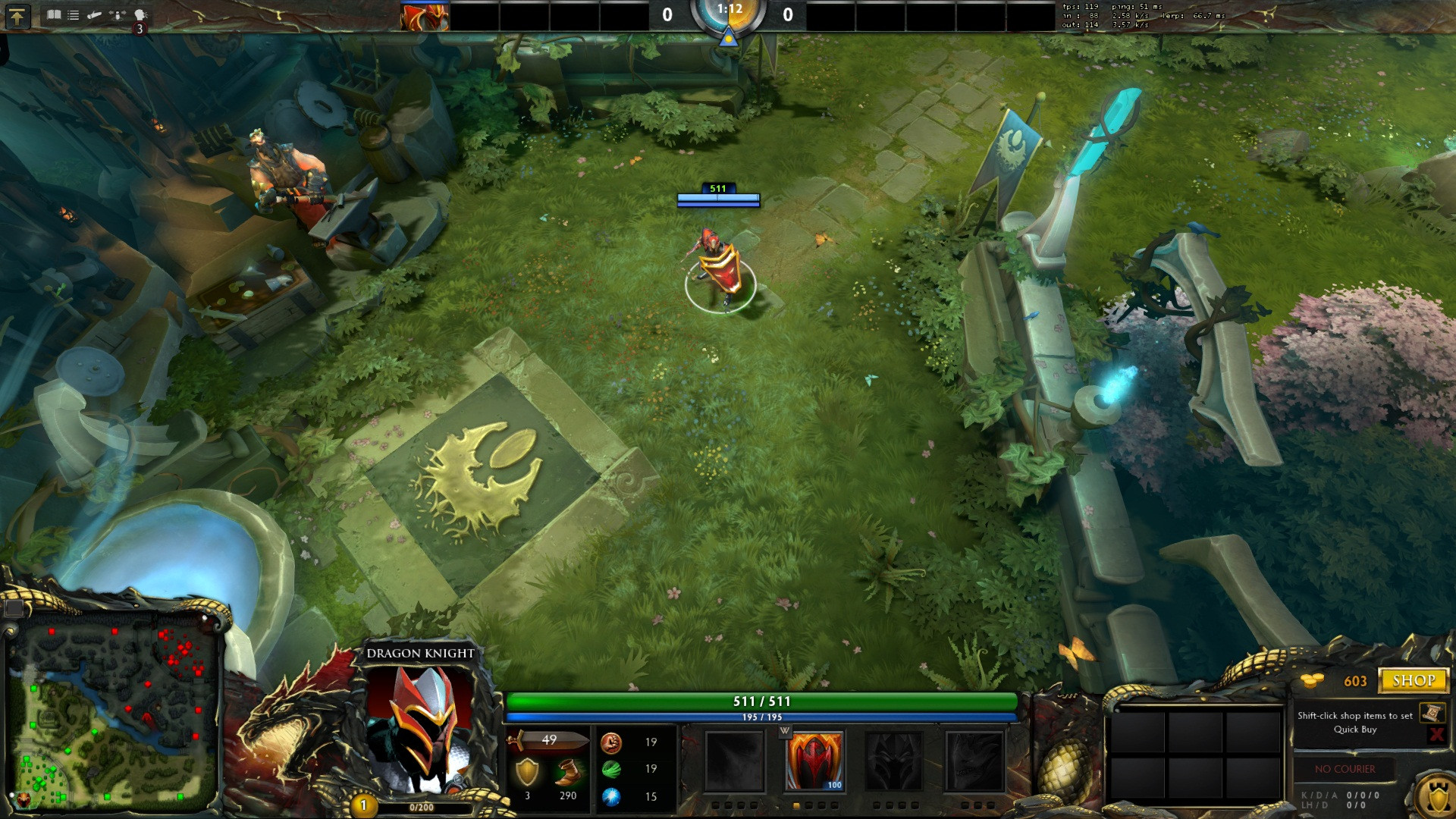1456x819 pixels.
Task: Open the shared unit control icon
Action: [117, 14]
